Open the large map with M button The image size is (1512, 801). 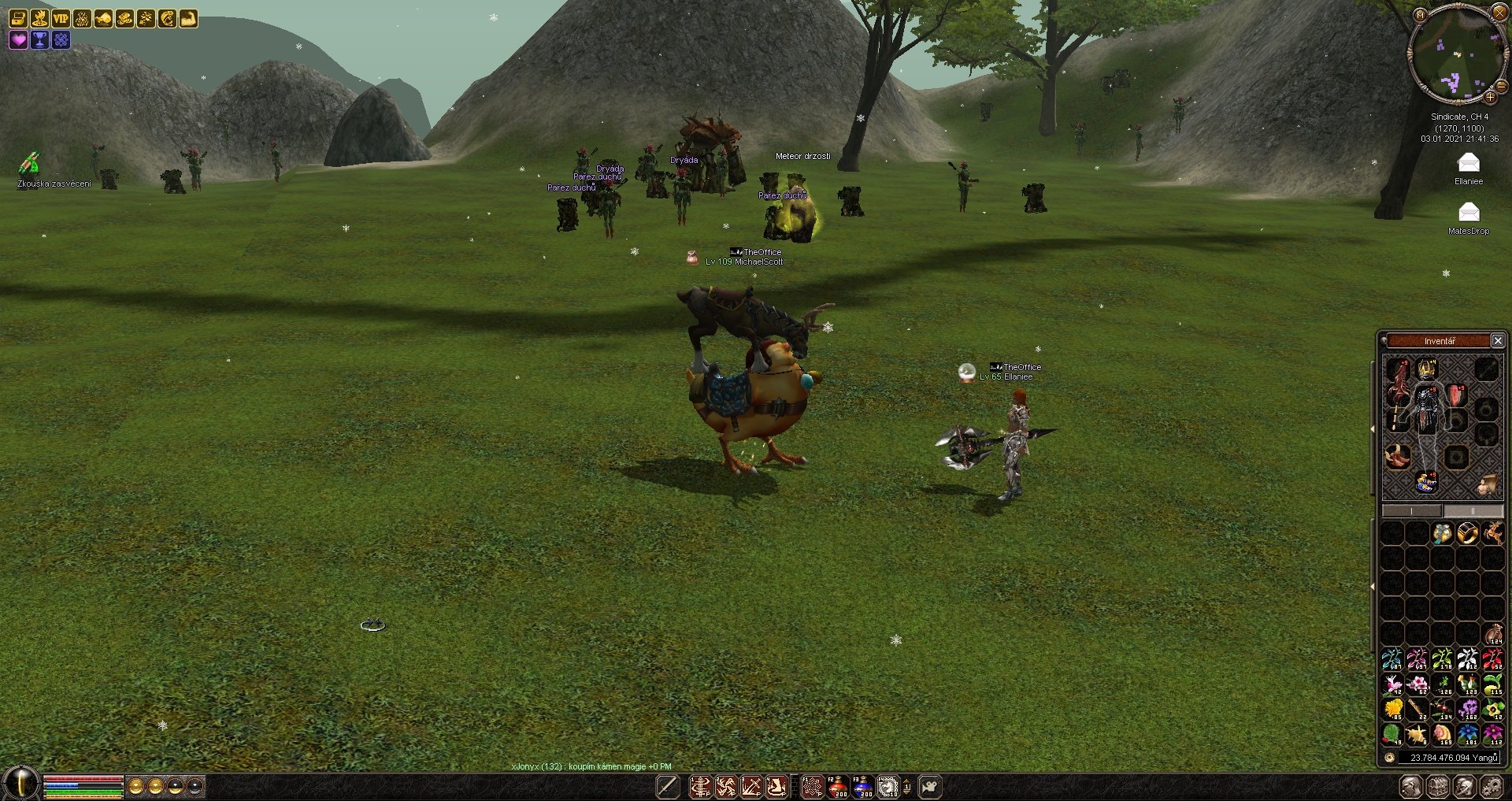click(1420, 15)
